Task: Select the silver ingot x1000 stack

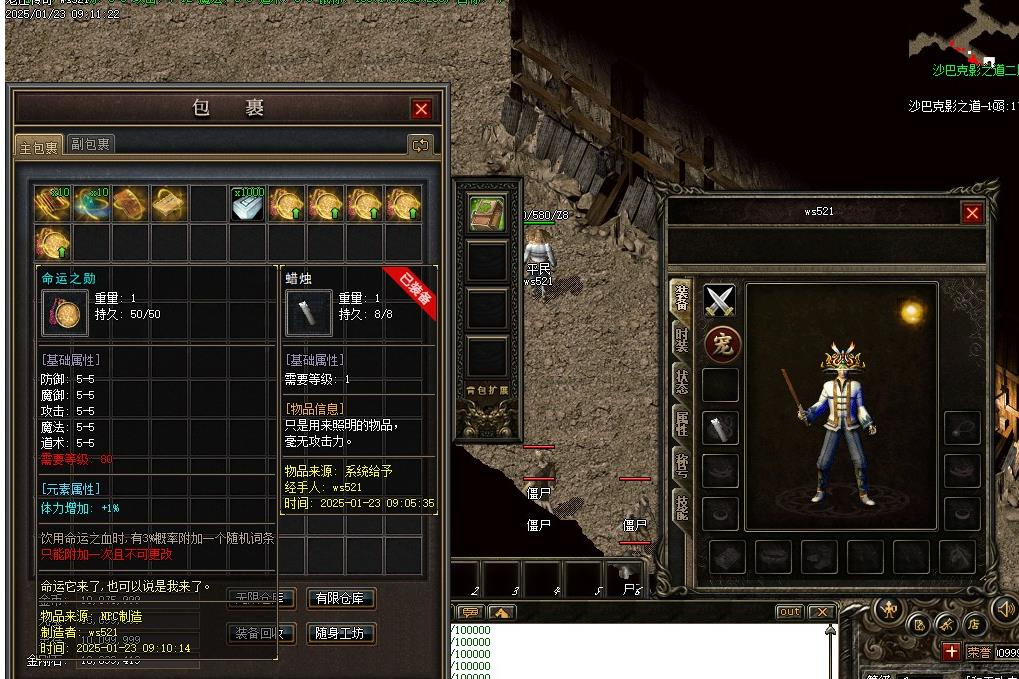Action: click(x=248, y=203)
